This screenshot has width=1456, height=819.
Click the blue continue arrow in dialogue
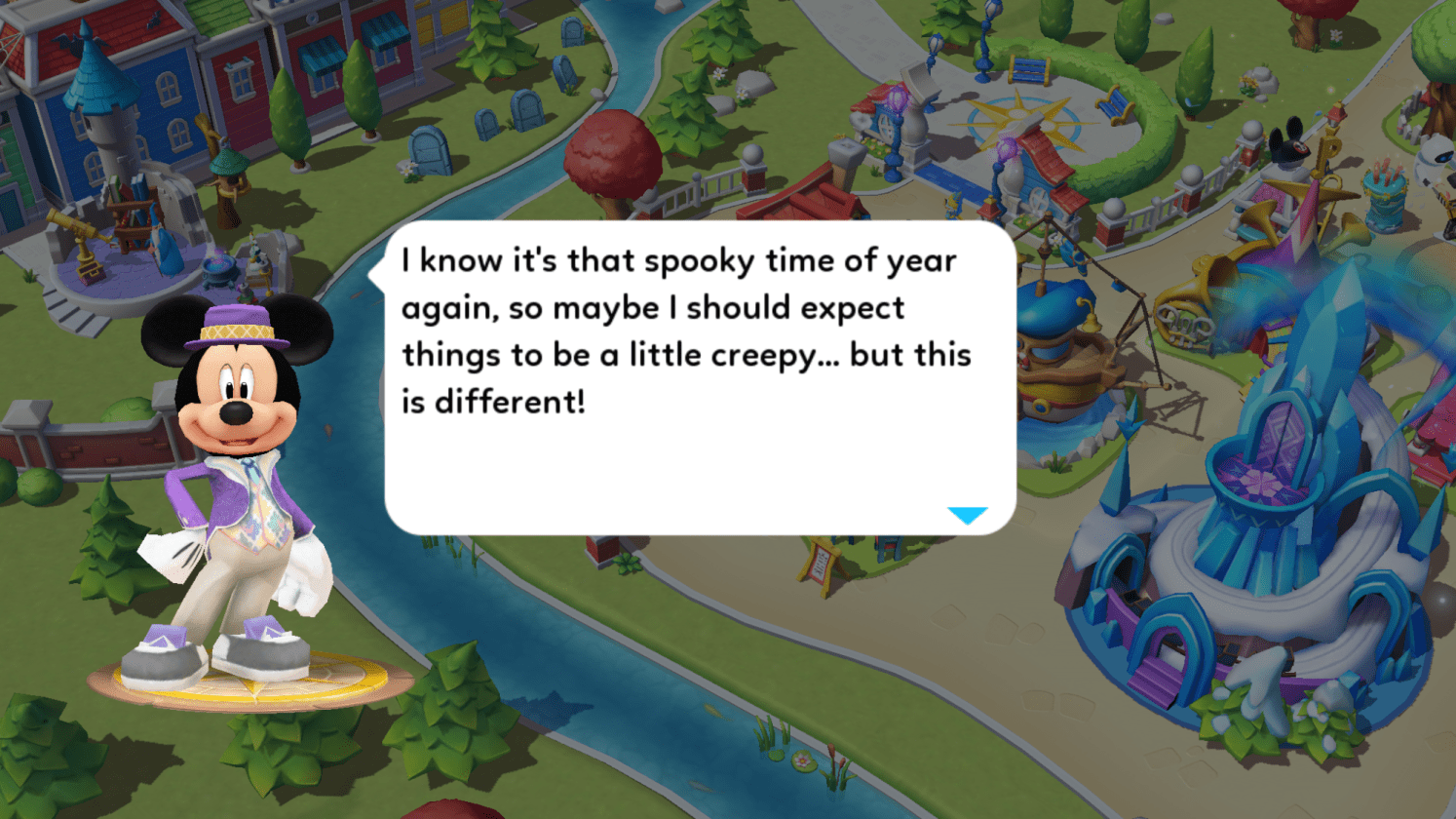(x=967, y=515)
